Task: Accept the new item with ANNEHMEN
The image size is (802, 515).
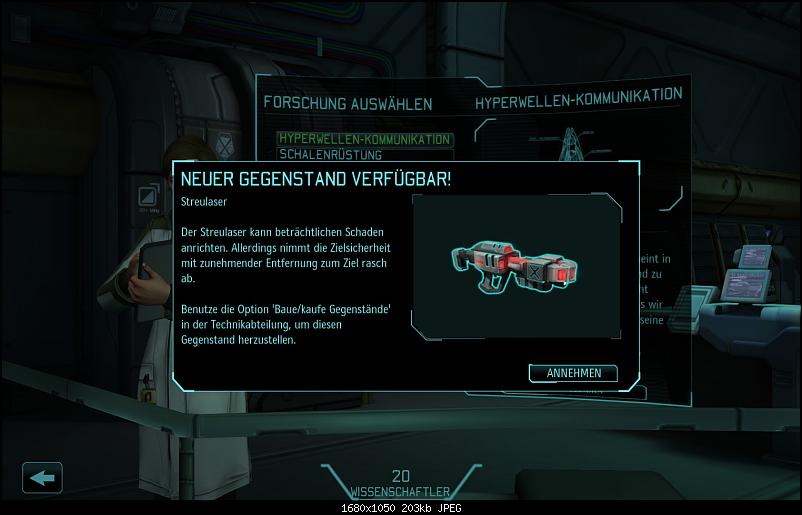Action: 573,373
